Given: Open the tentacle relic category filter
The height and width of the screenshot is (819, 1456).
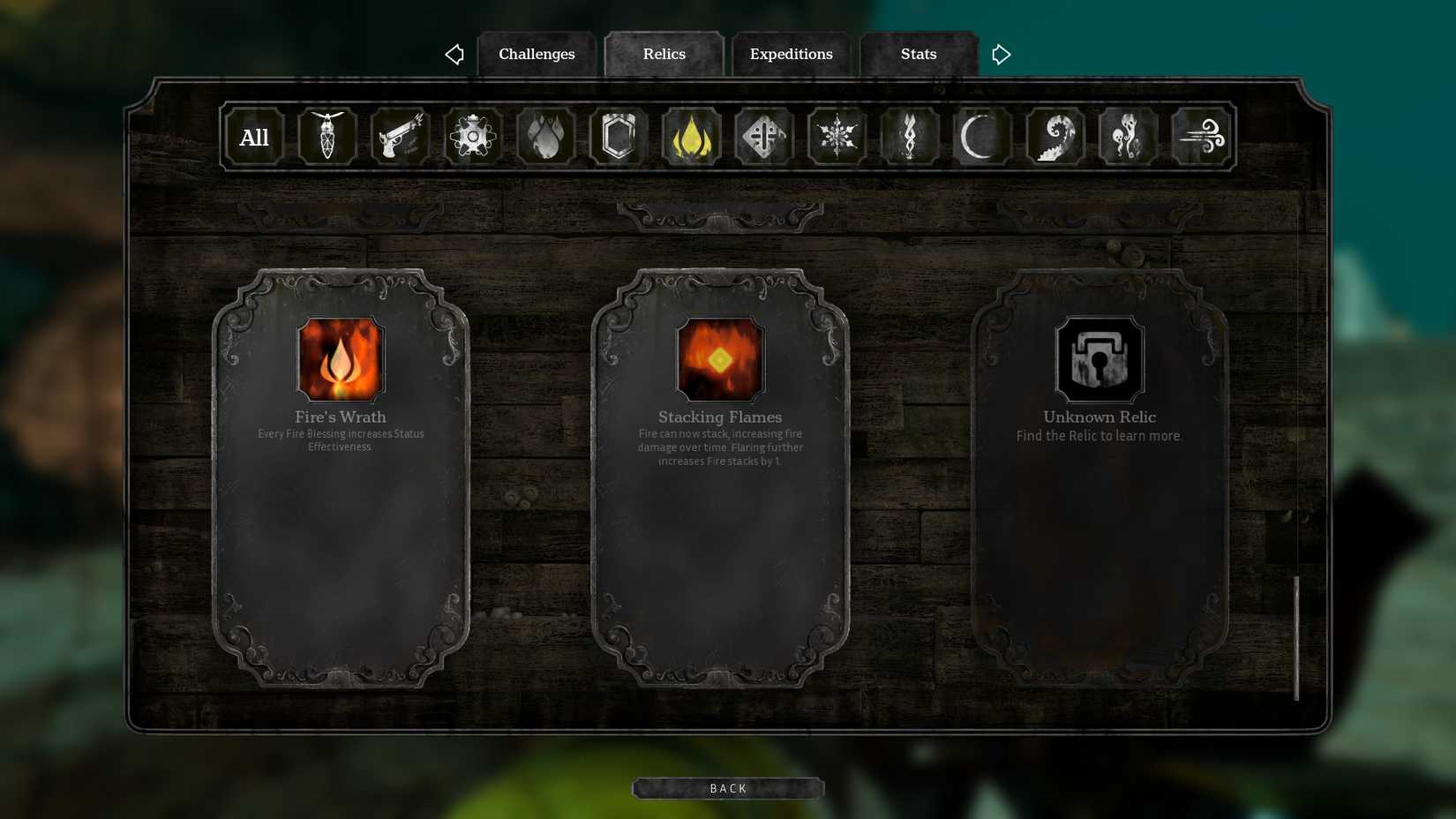Looking at the screenshot, I should coord(1054,136).
